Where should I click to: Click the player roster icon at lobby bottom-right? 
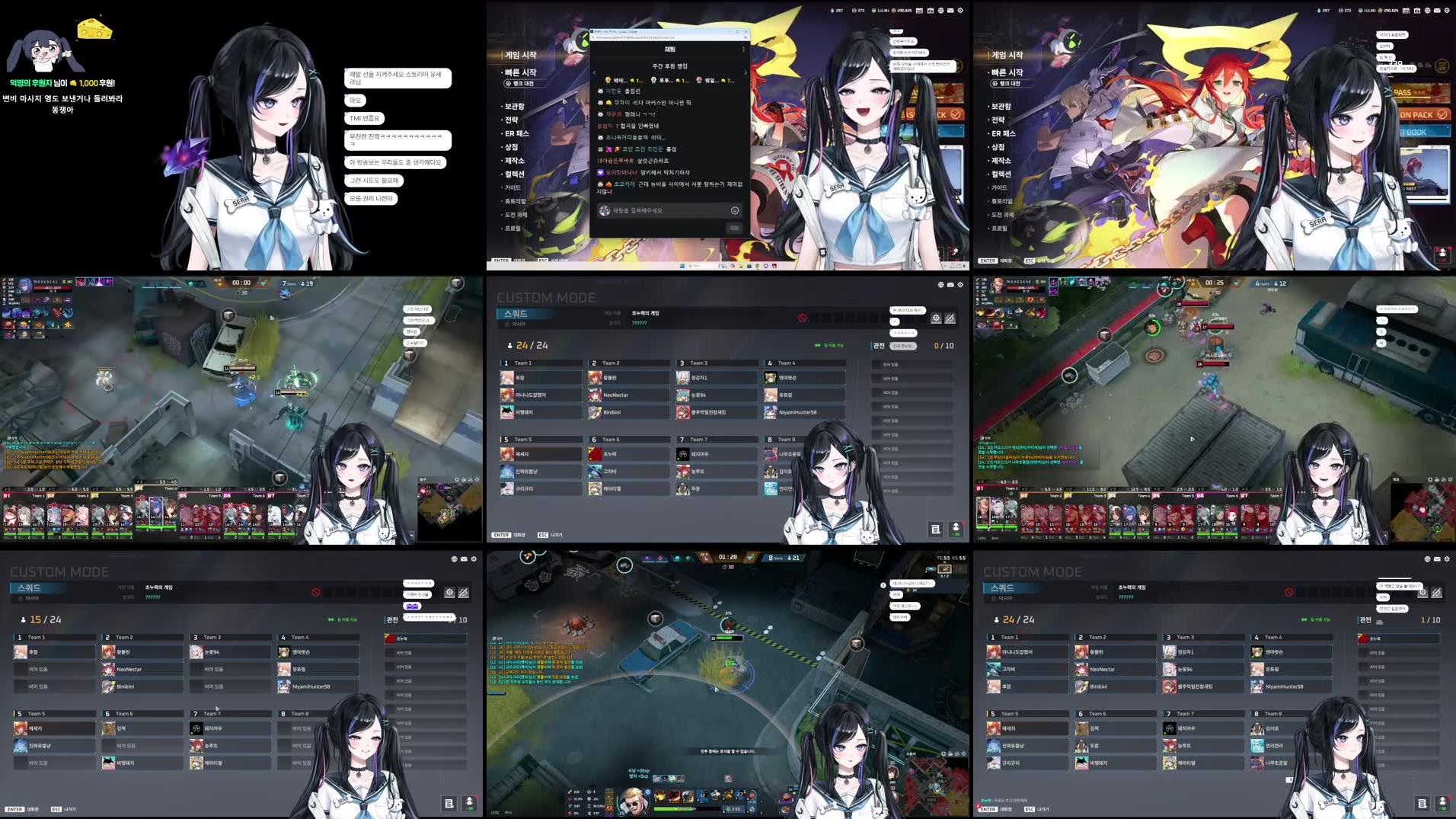[x=955, y=529]
